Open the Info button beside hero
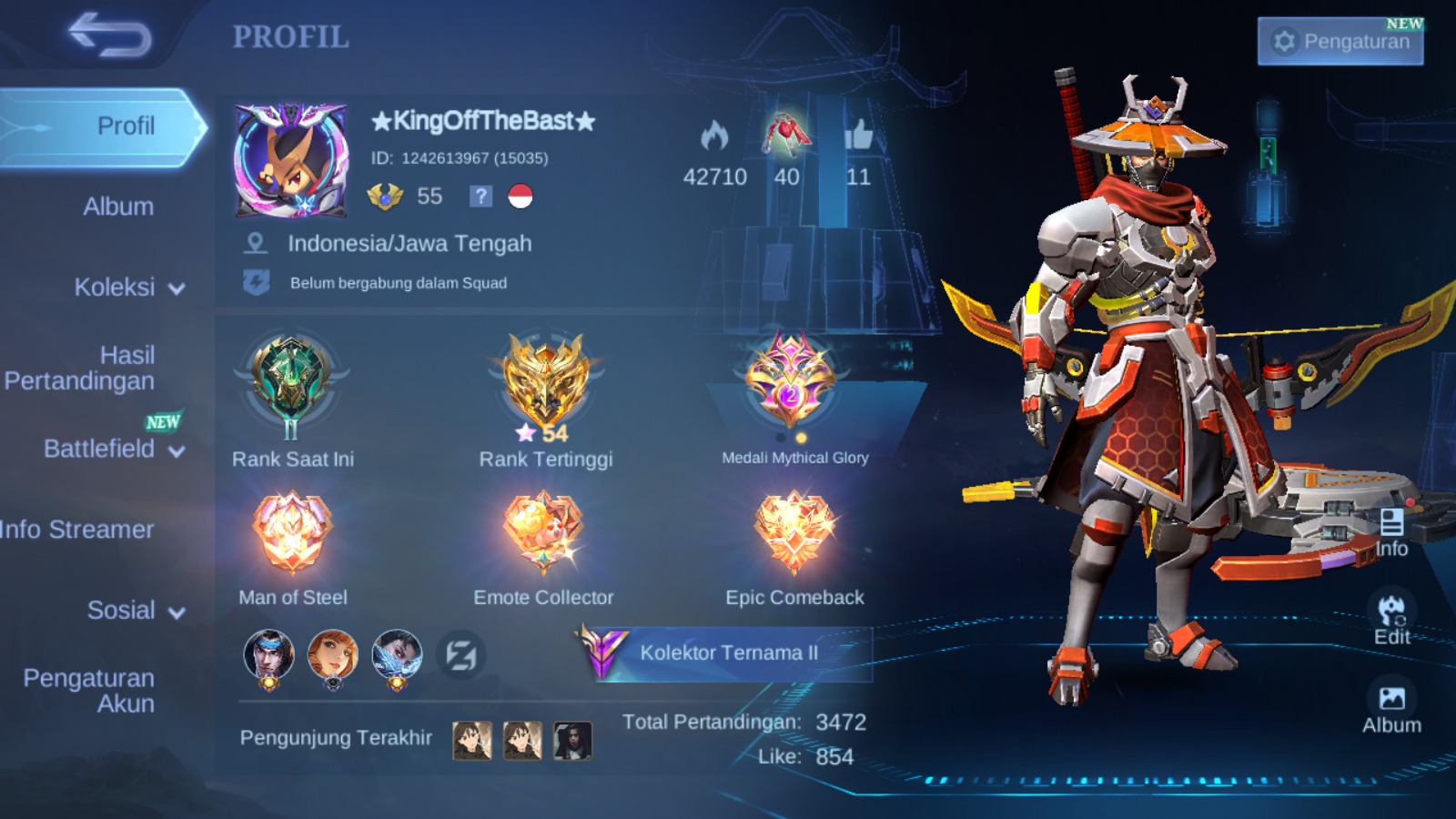 pyautogui.click(x=1391, y=532)
